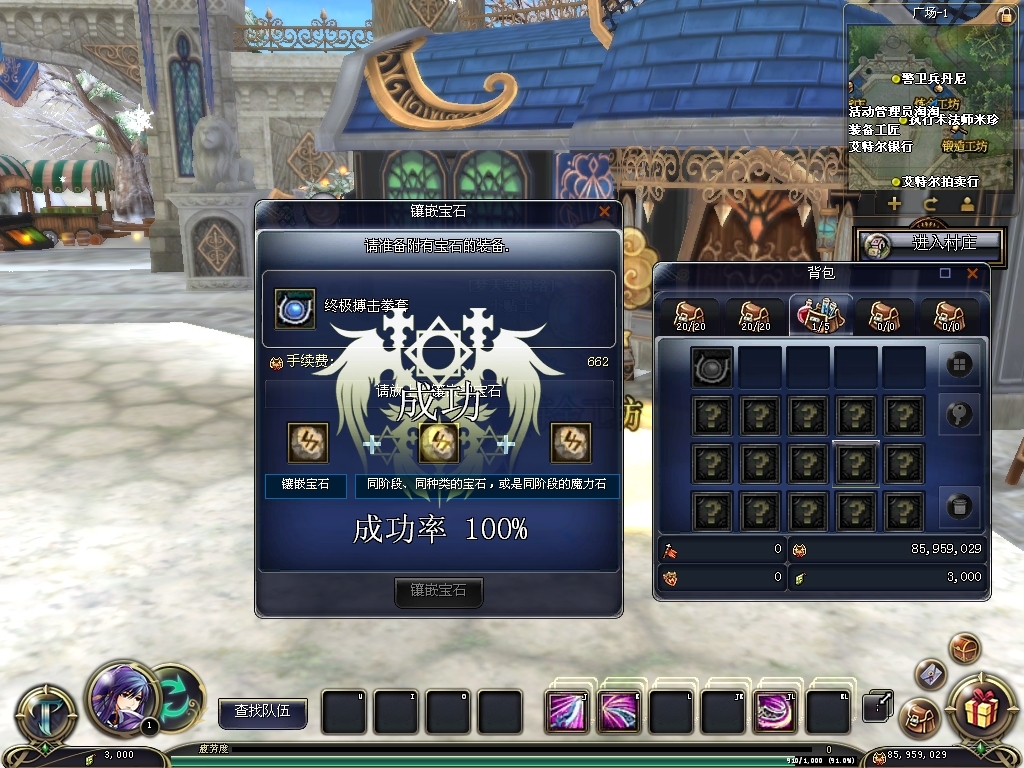This screenshot has height=768, width=1024.
Task: Click the character portrait
Action: coord(122,695)
